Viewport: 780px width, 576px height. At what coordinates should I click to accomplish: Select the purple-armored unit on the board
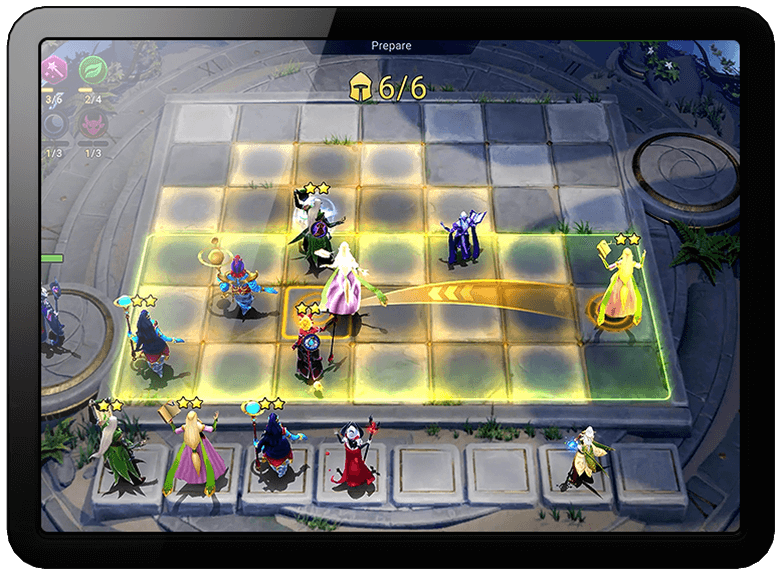pos(462,238)
